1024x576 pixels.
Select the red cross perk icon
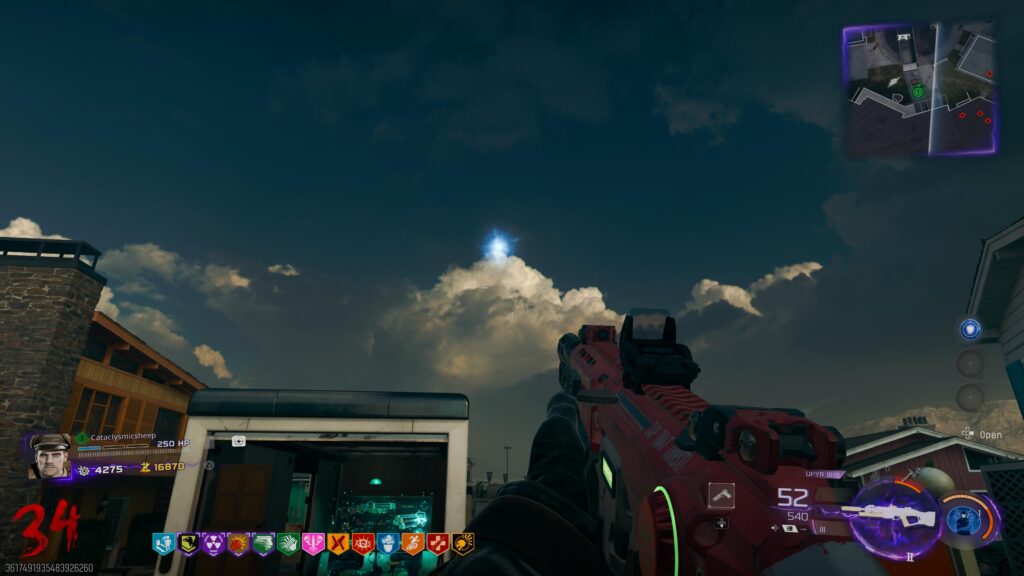[x=438, y=544]
